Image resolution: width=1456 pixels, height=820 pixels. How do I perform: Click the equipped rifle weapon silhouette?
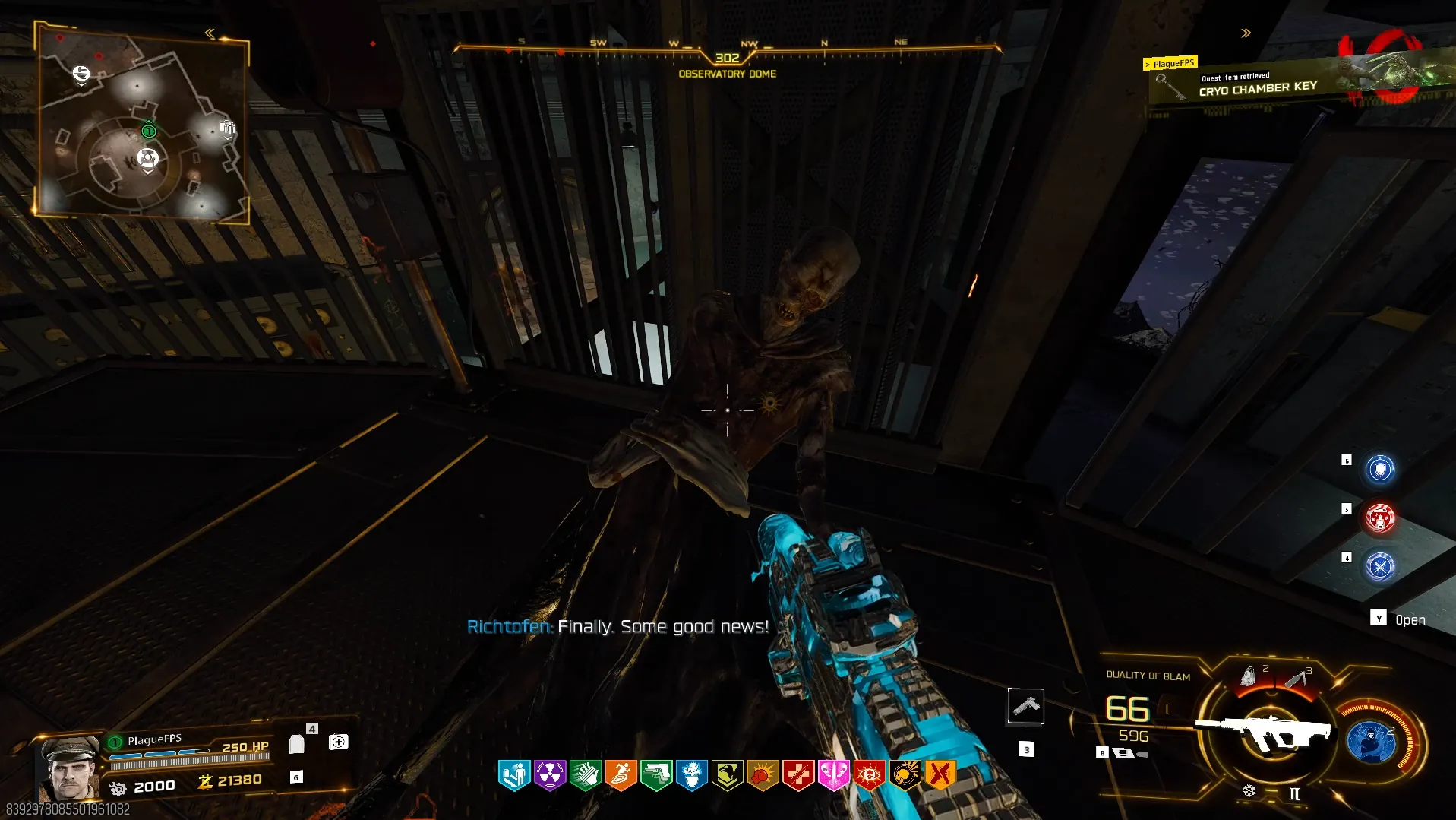click(1264, 731)
